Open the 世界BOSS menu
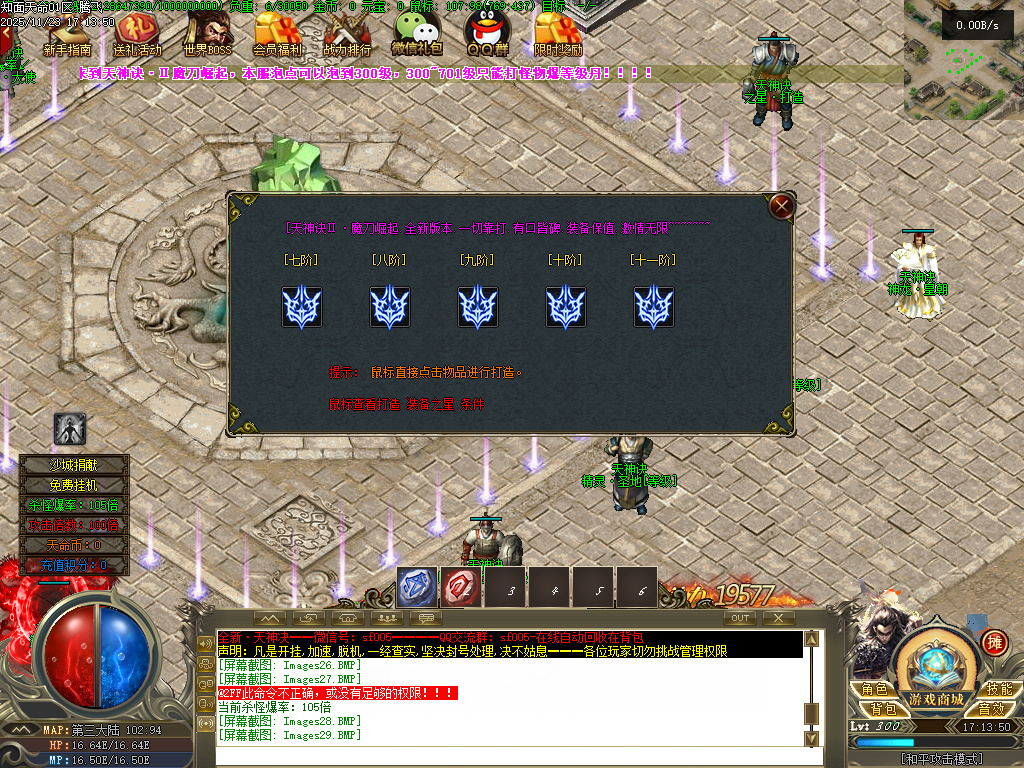The width and height of the screenshot is (1024, 768). [x=207, y=36]
